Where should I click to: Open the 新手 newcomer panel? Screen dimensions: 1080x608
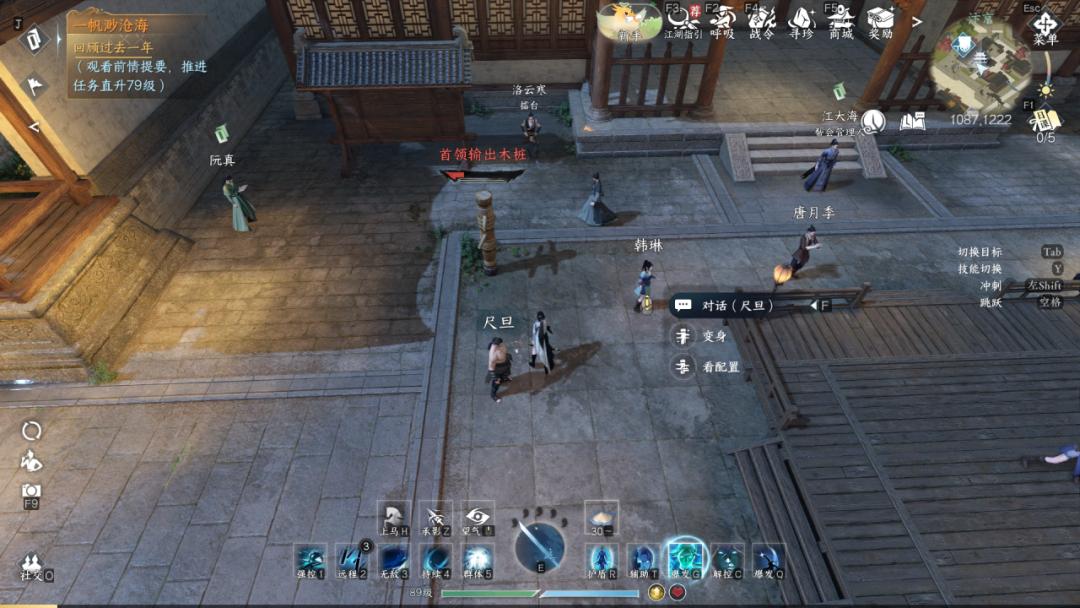pyautogui.click(x=629, y=21)
